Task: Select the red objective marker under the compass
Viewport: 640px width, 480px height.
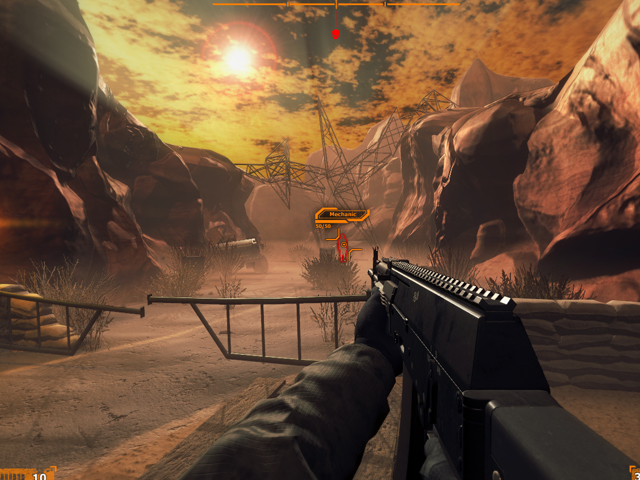Action: pyautogui.click(x=336, y=34)
